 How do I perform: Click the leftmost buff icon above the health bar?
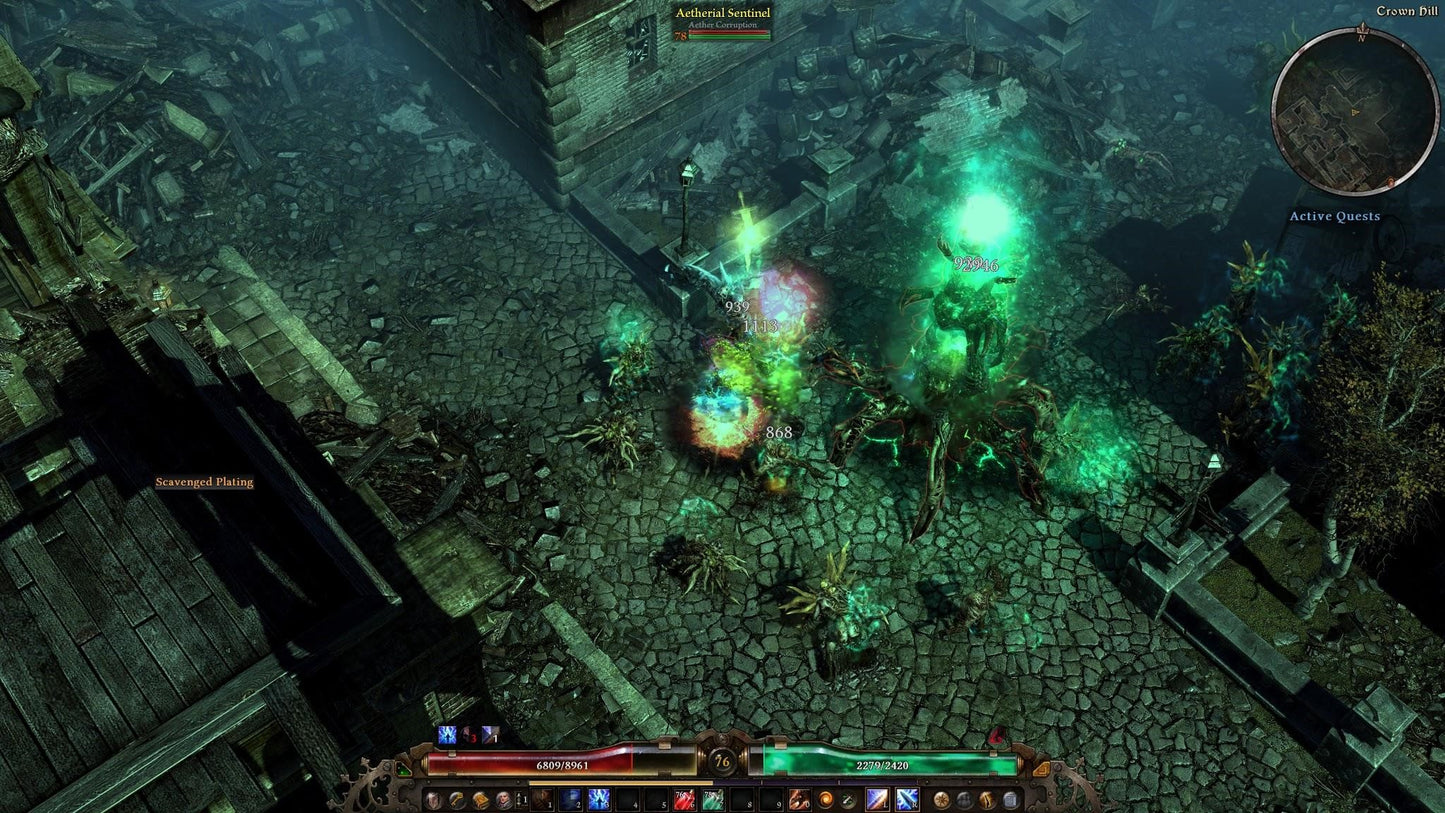[445, 737]
